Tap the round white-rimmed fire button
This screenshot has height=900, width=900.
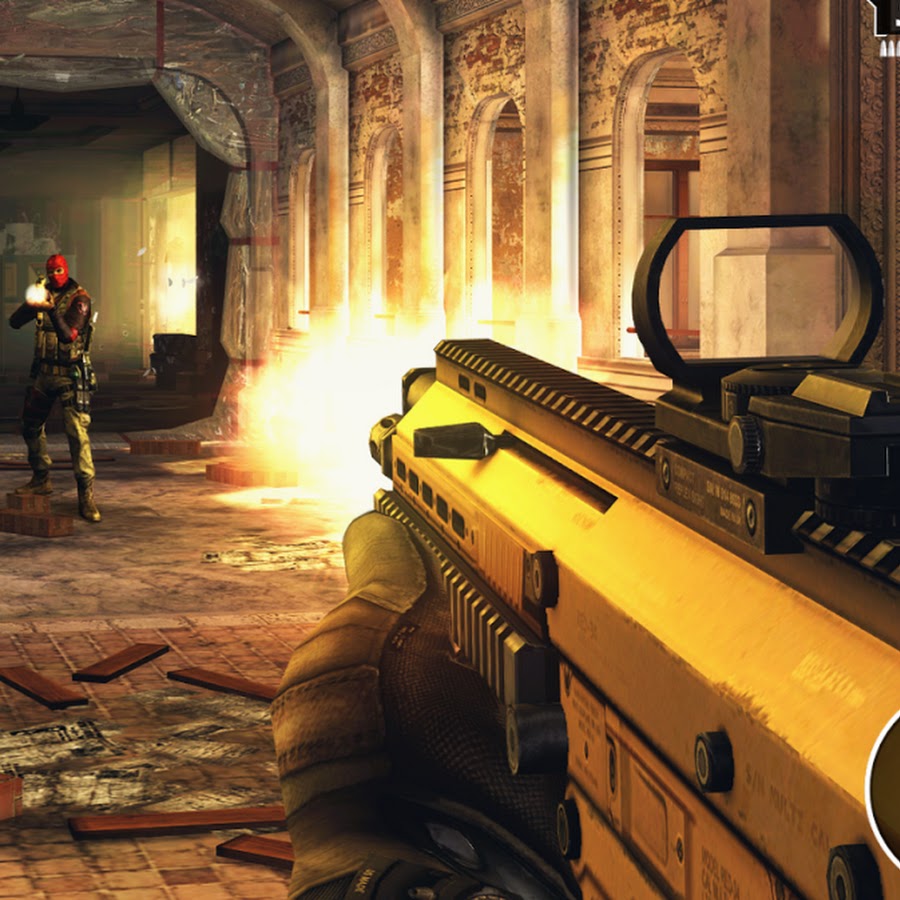click(x=886, y=780)
